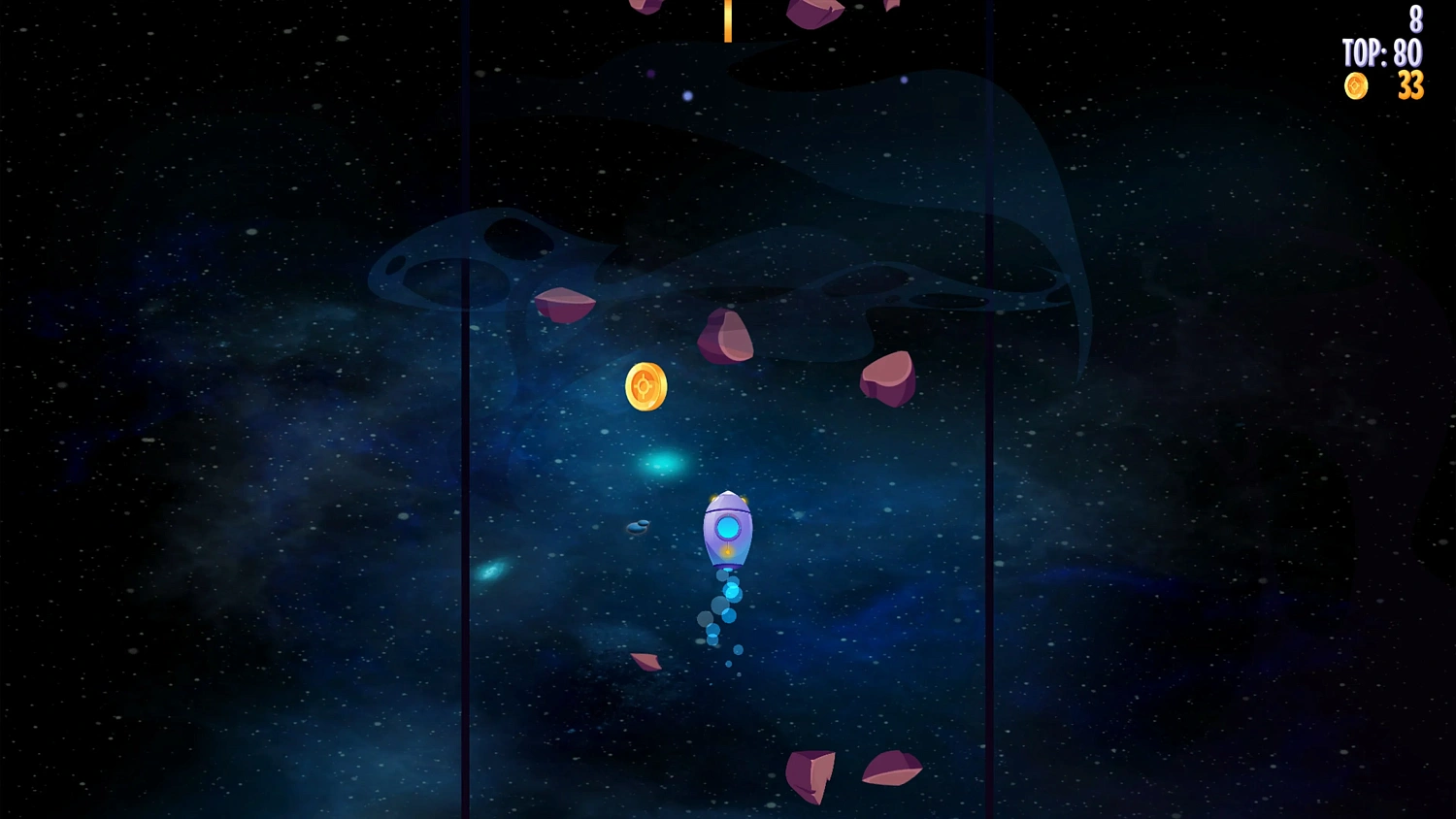Click the glowing teal nebula
Image resolution: width=1456 pixels, height=819 pixels.
tap(662, 462)
